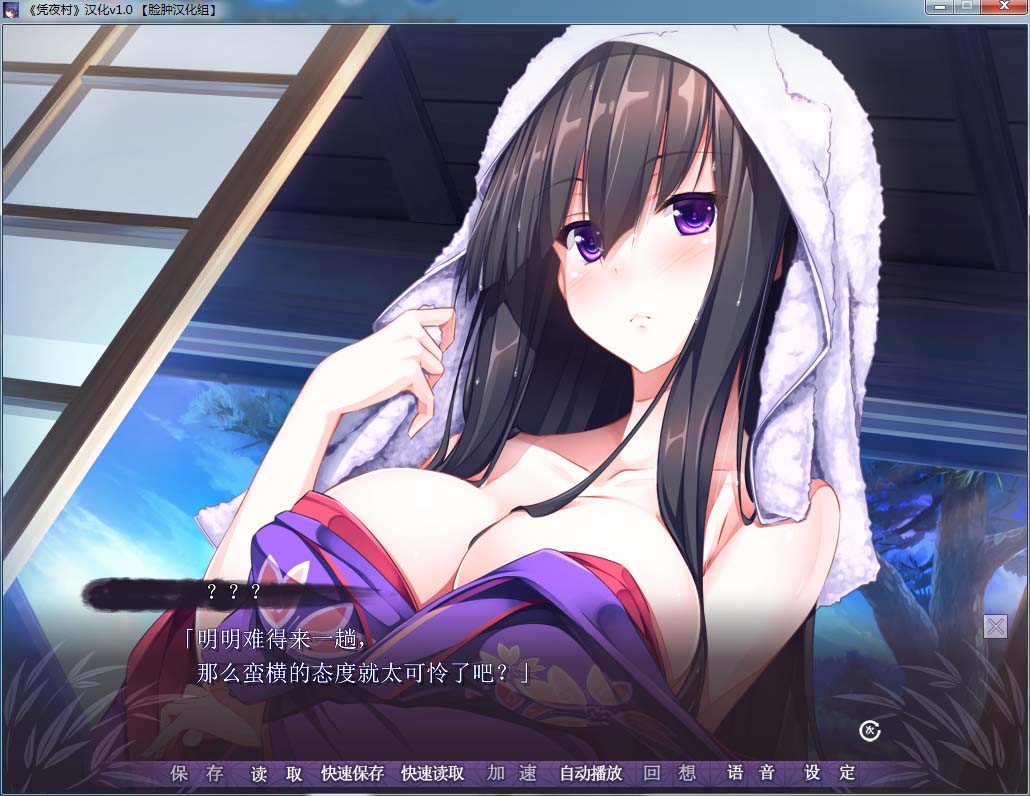Screen dimensions: 1030x796
Task: Open the 设定 settings screen
Action: 832,773
